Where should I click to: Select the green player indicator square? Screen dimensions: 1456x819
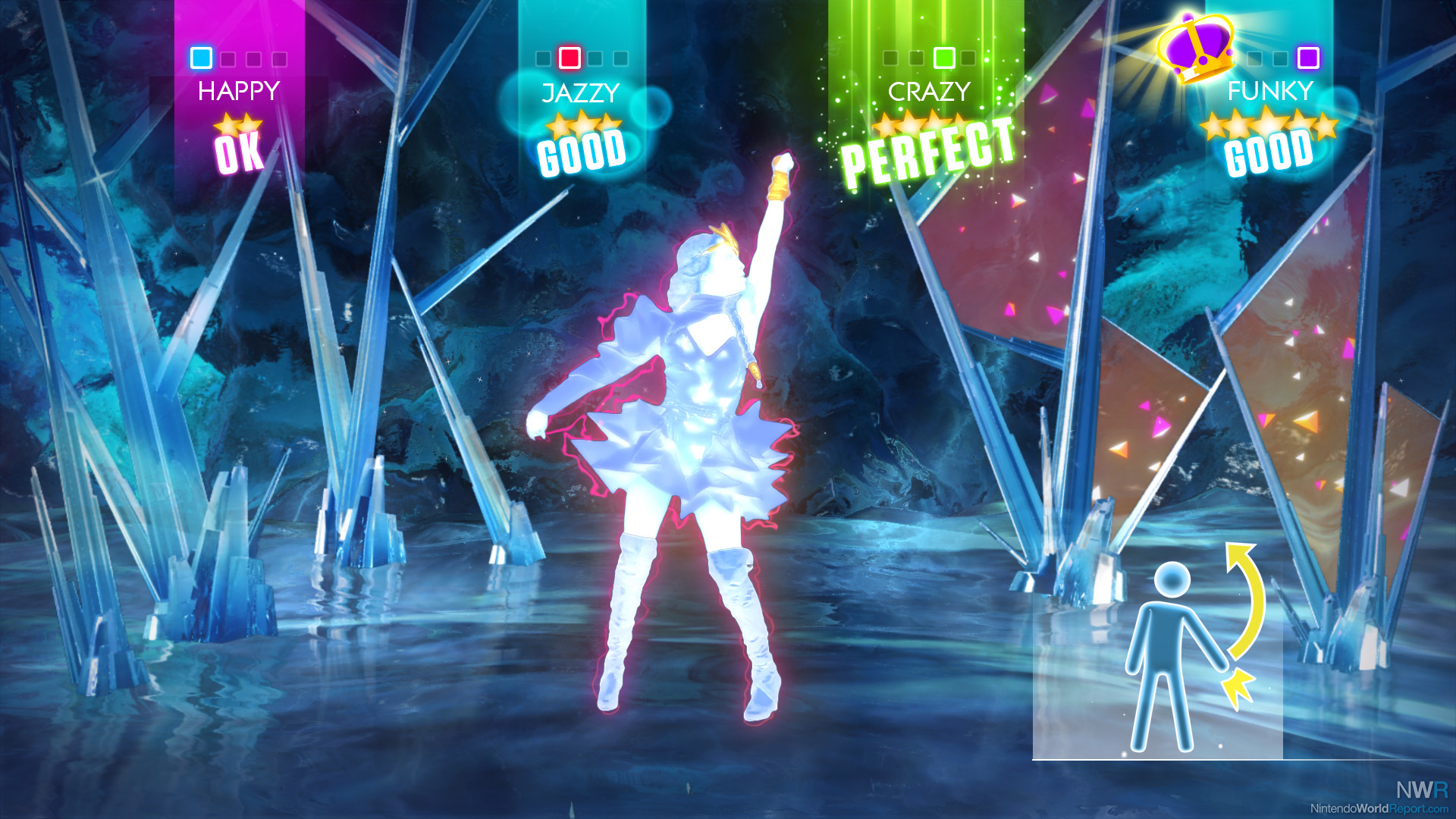pos(943,58)
